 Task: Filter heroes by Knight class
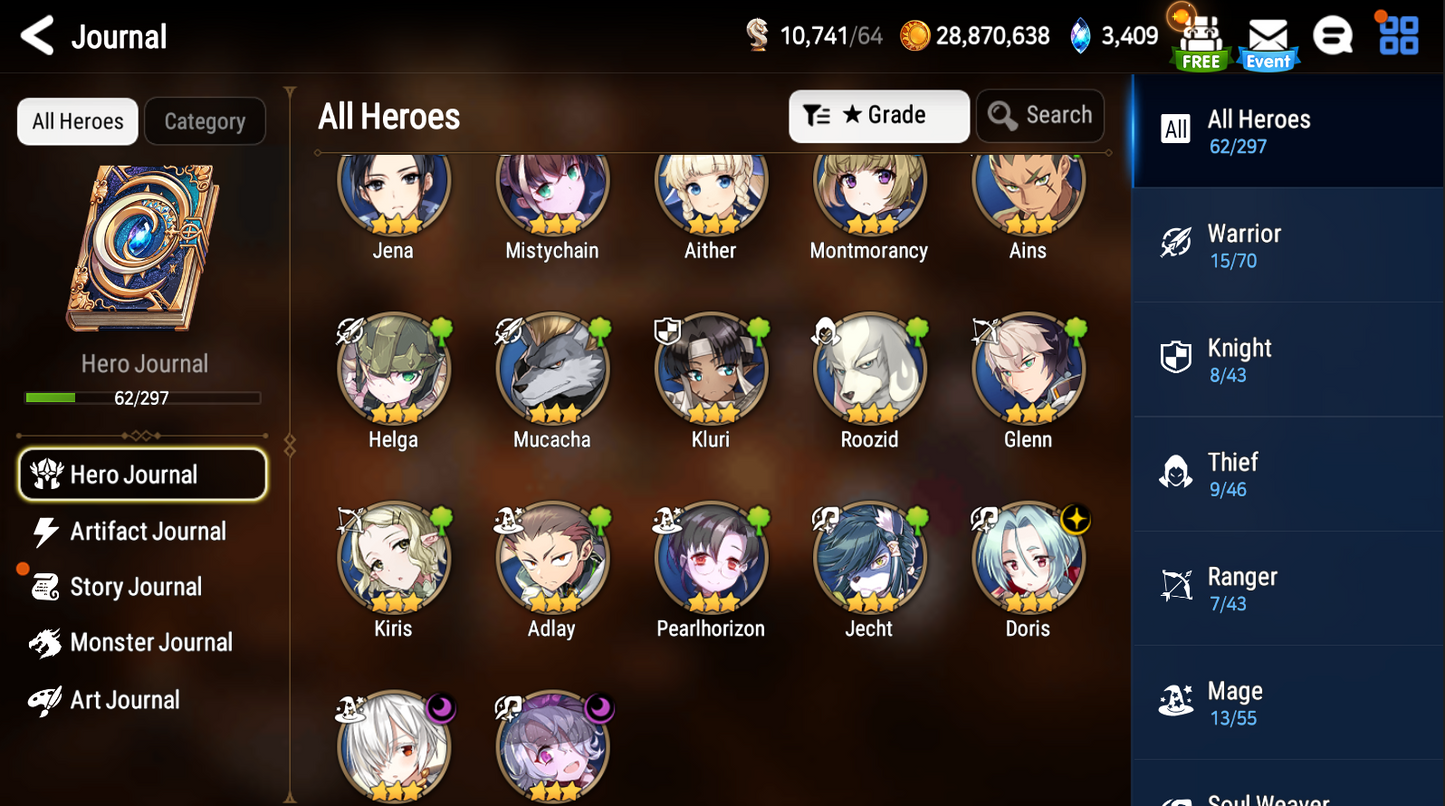pos(1286,360)
